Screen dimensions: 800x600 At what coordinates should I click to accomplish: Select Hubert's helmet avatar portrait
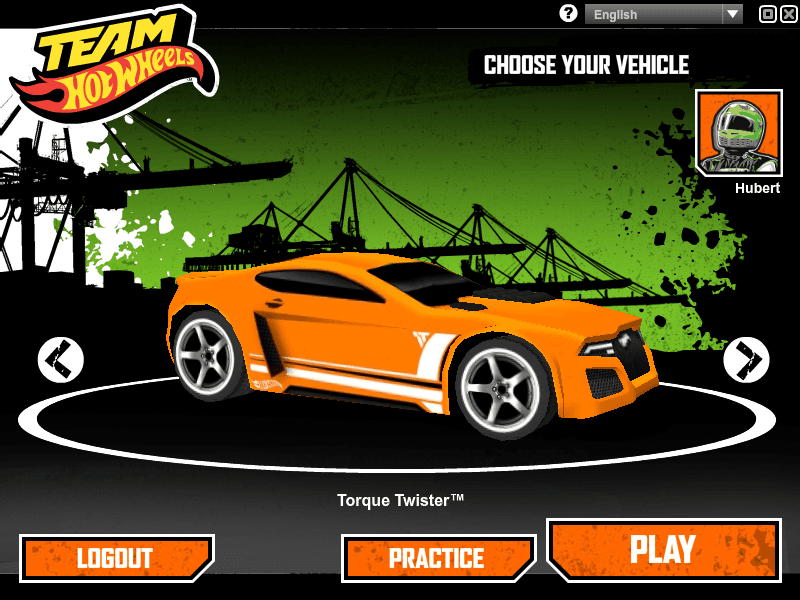coord(738,133)
